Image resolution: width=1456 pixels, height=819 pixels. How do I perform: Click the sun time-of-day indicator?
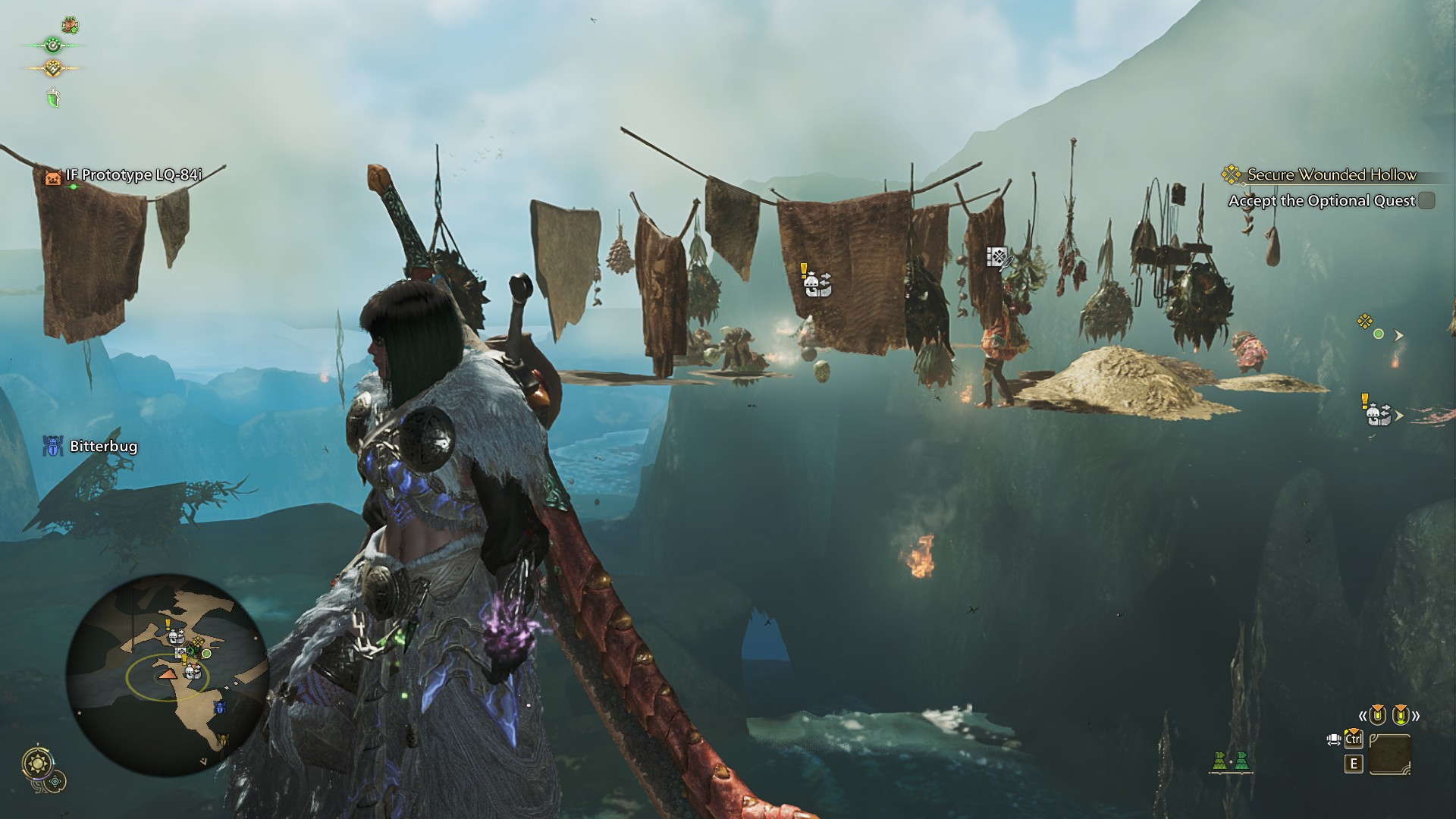point(36,763)
